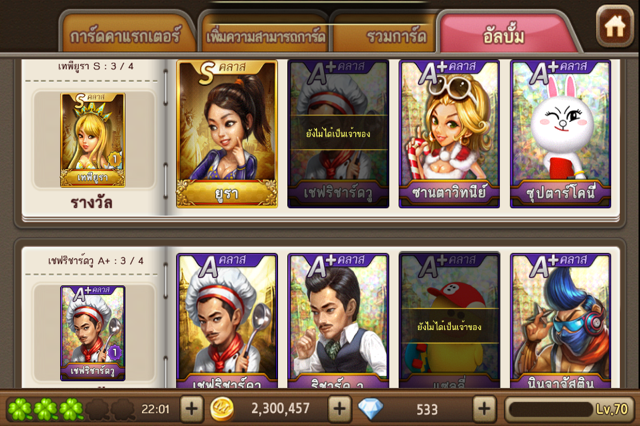Screen dimensions: 640x426
Task: Add more clovers with the plus button
Action: click(x=191, y=409)
